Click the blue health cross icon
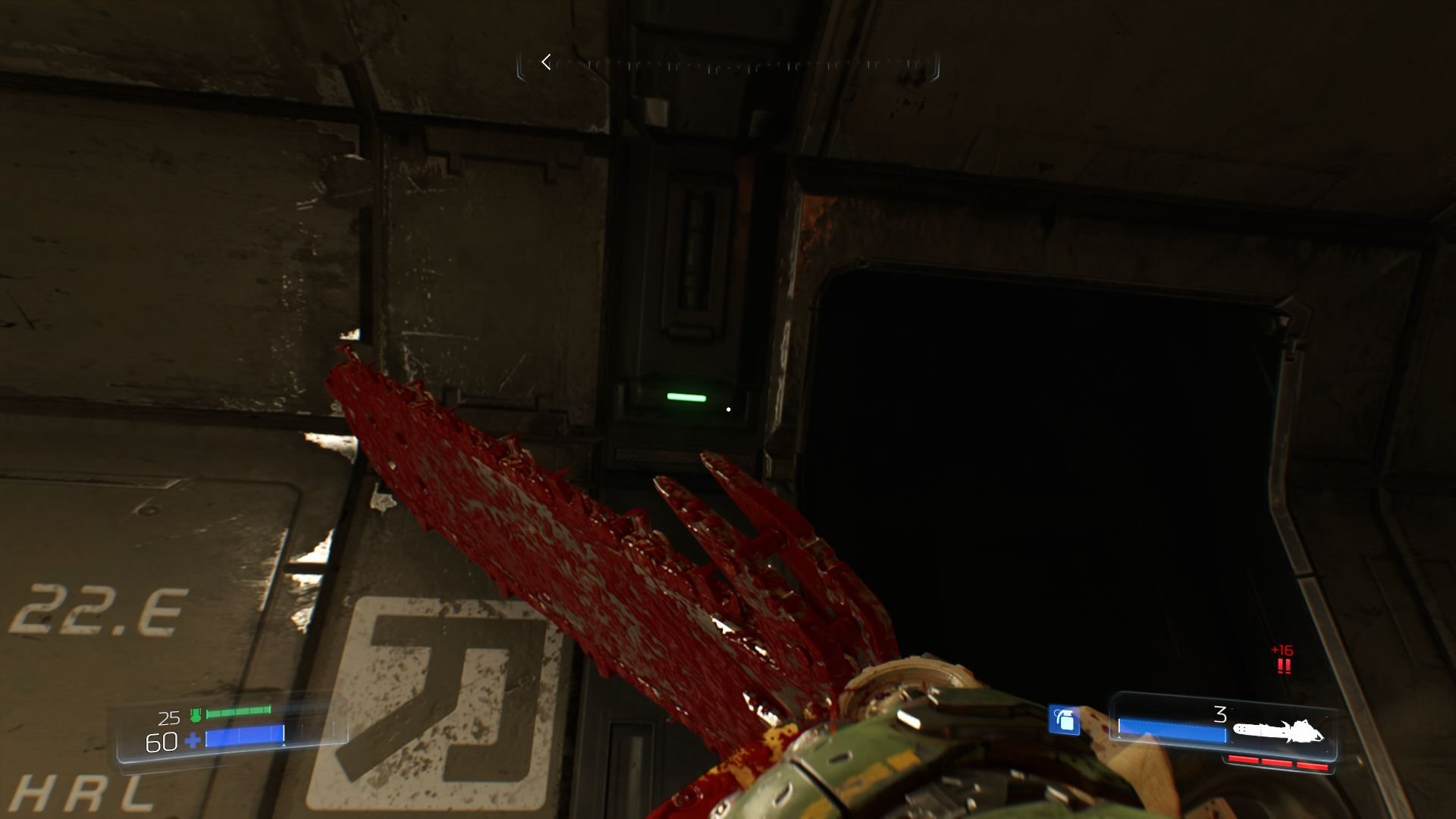This screenshot has width=1456, height=819. pyautogui.click(x=192, y=740)
